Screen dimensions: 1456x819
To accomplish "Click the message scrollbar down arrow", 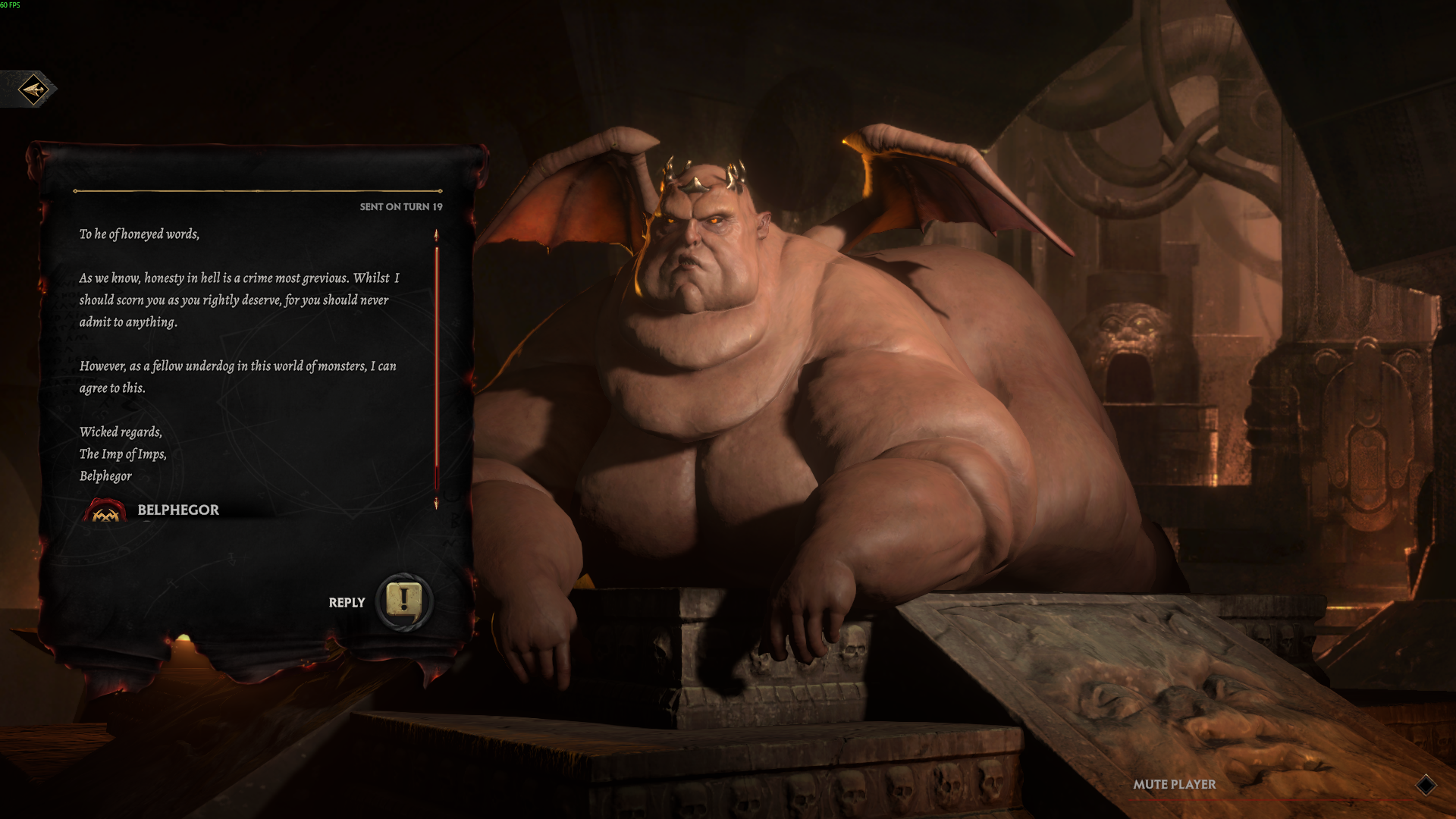I will pos(436,504).
